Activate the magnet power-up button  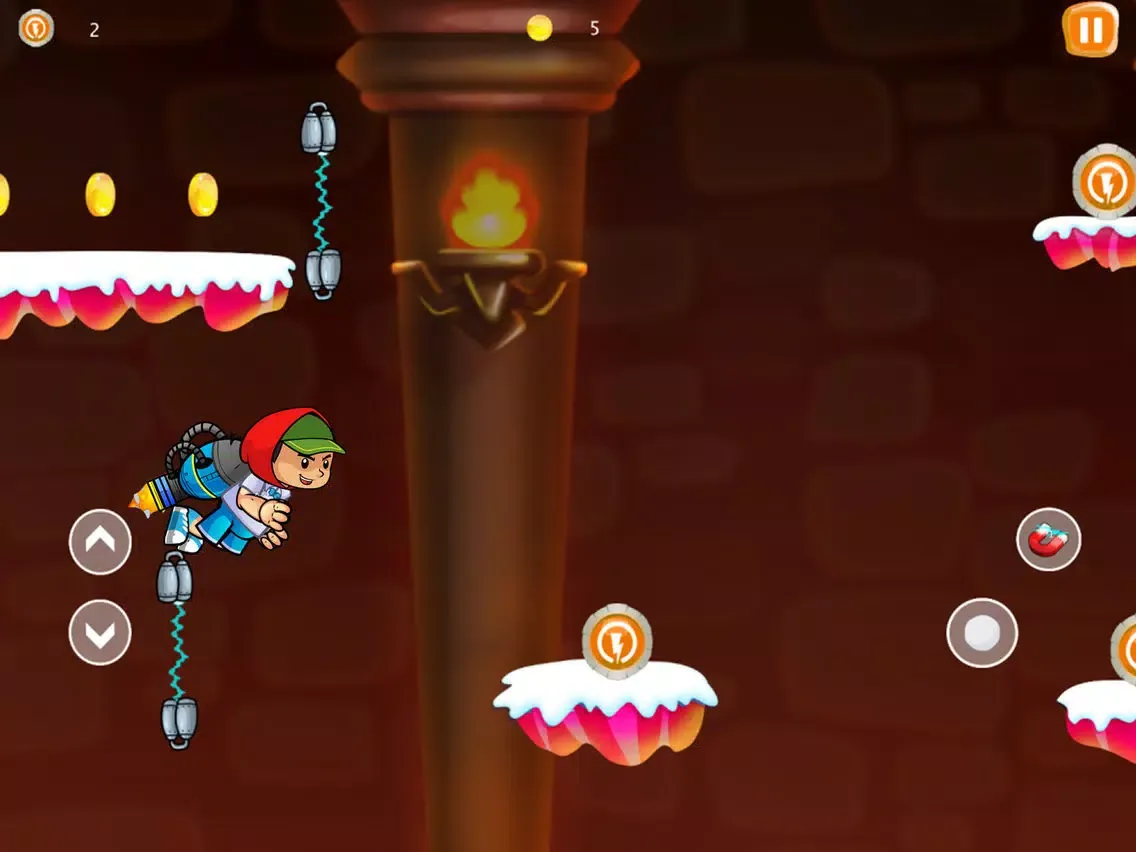1048,540
